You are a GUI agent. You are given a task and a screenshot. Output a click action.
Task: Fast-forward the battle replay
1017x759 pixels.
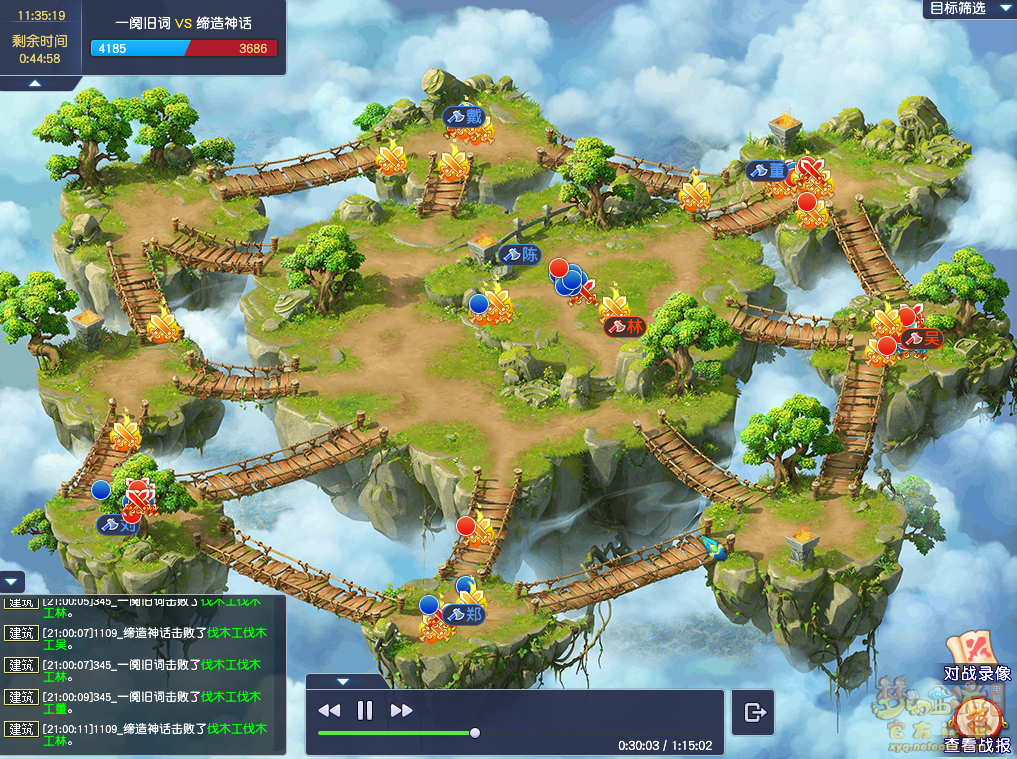(x=402, y=710)
